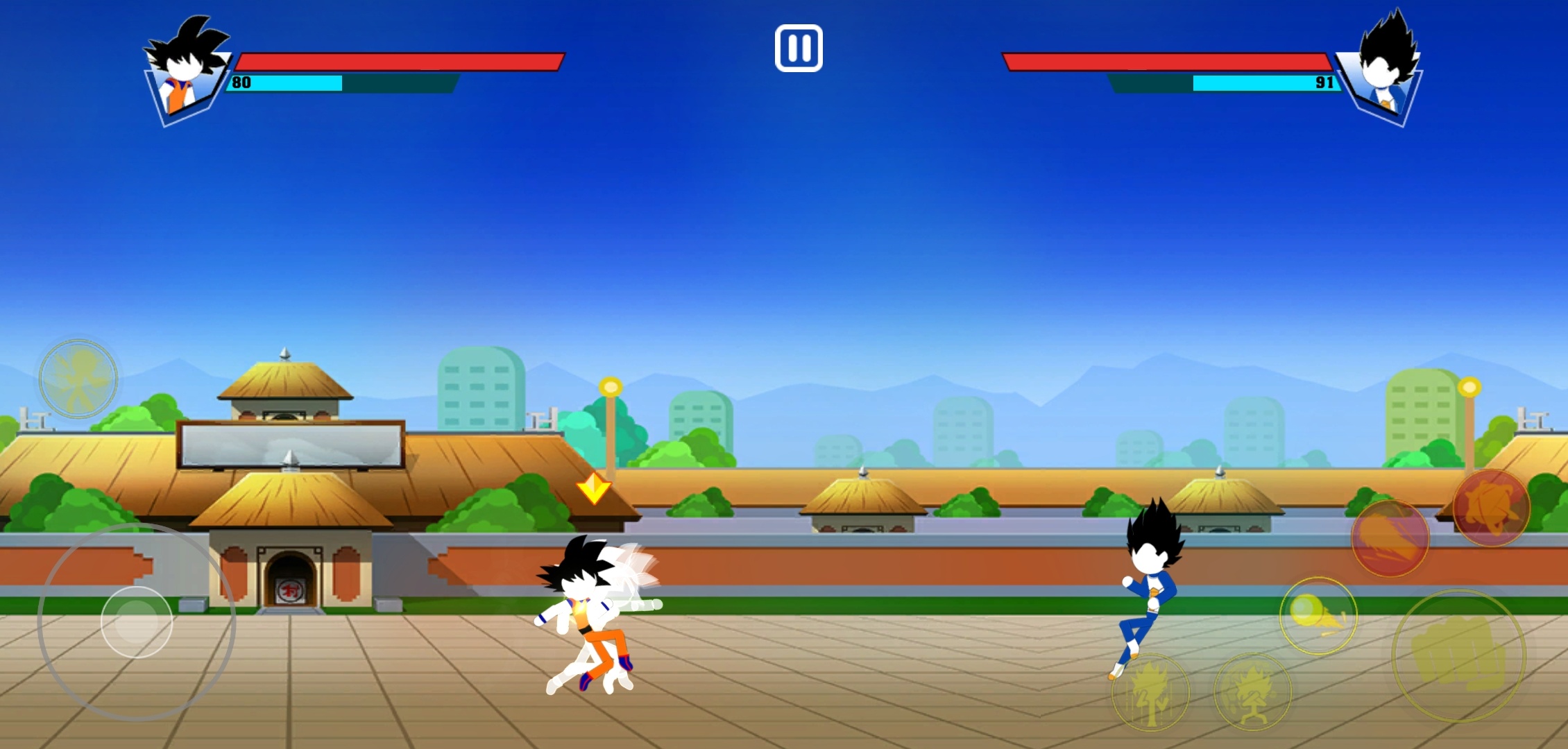Use the red spirit ball skill
1568x749 pixels.
pos(1491,508)
